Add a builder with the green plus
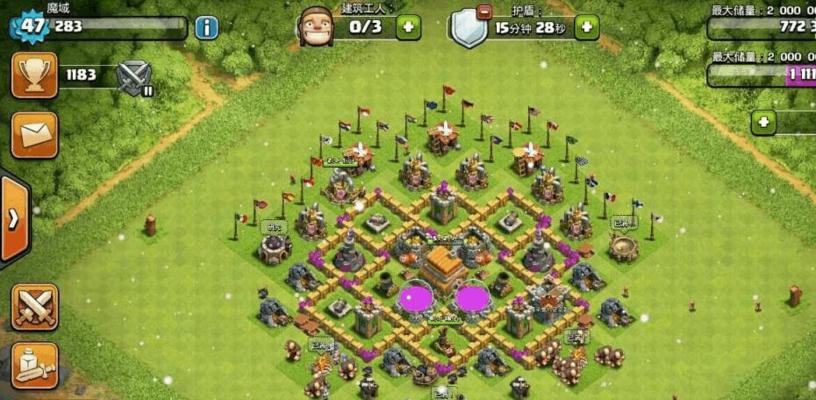 (x=408, y=27)
